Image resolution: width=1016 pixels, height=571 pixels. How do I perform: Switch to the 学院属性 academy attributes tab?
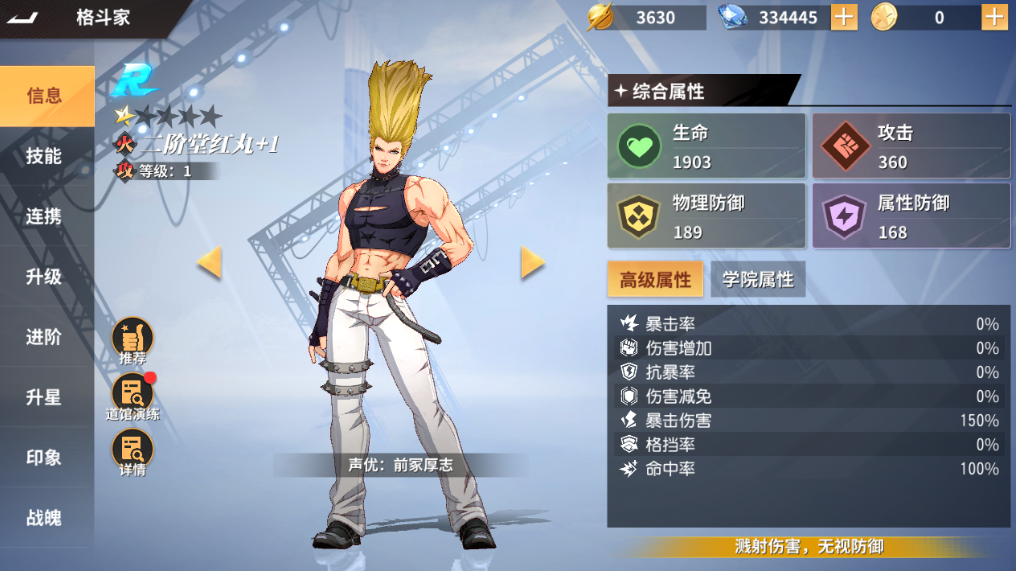pos(757,280)
